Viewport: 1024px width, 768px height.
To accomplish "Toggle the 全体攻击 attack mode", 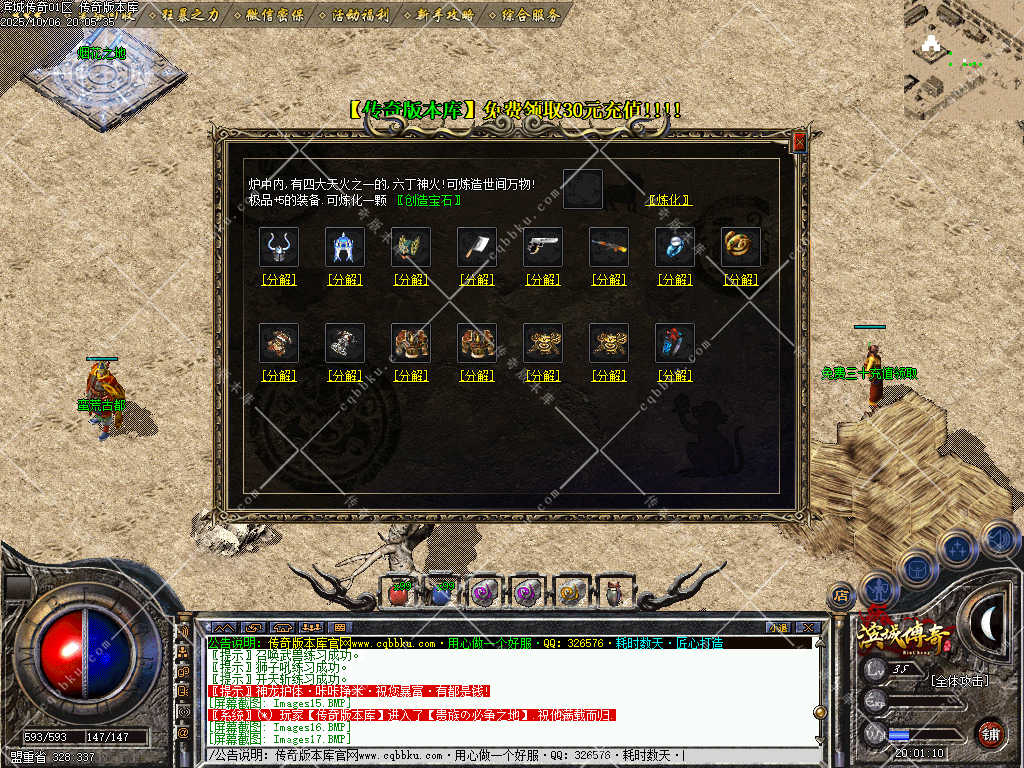I will click(958, 681).
